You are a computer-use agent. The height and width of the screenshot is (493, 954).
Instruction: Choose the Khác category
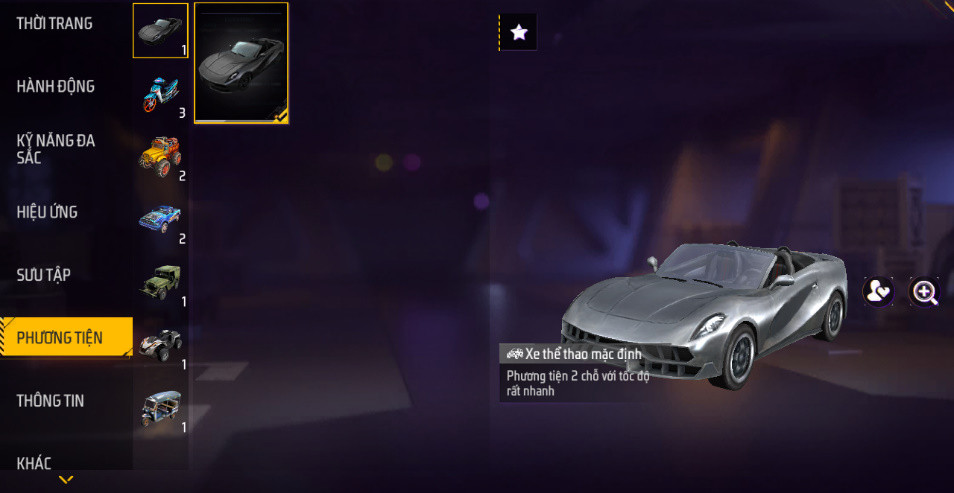[34, 462]
